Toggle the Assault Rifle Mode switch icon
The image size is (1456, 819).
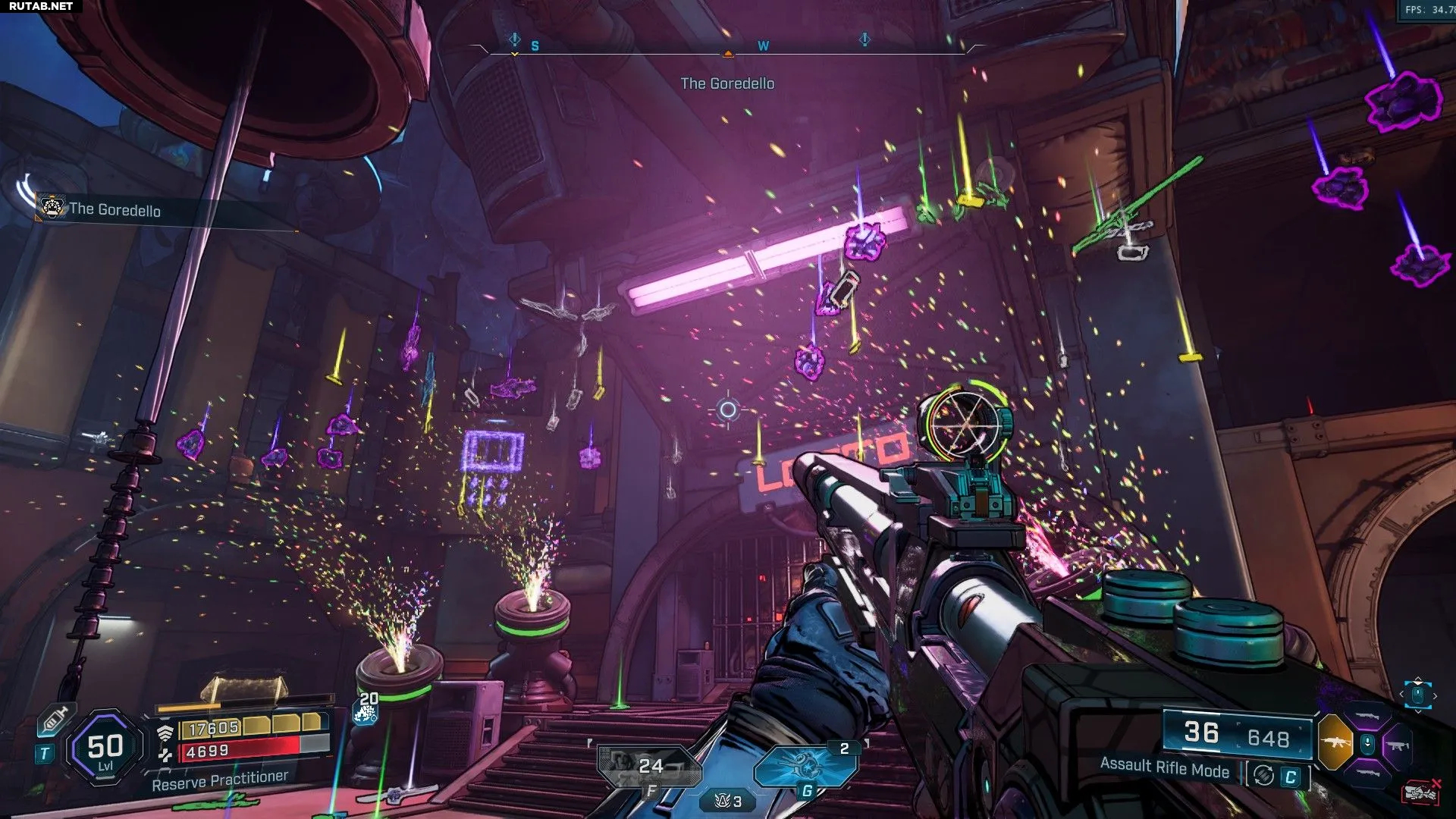[1263, 775]
